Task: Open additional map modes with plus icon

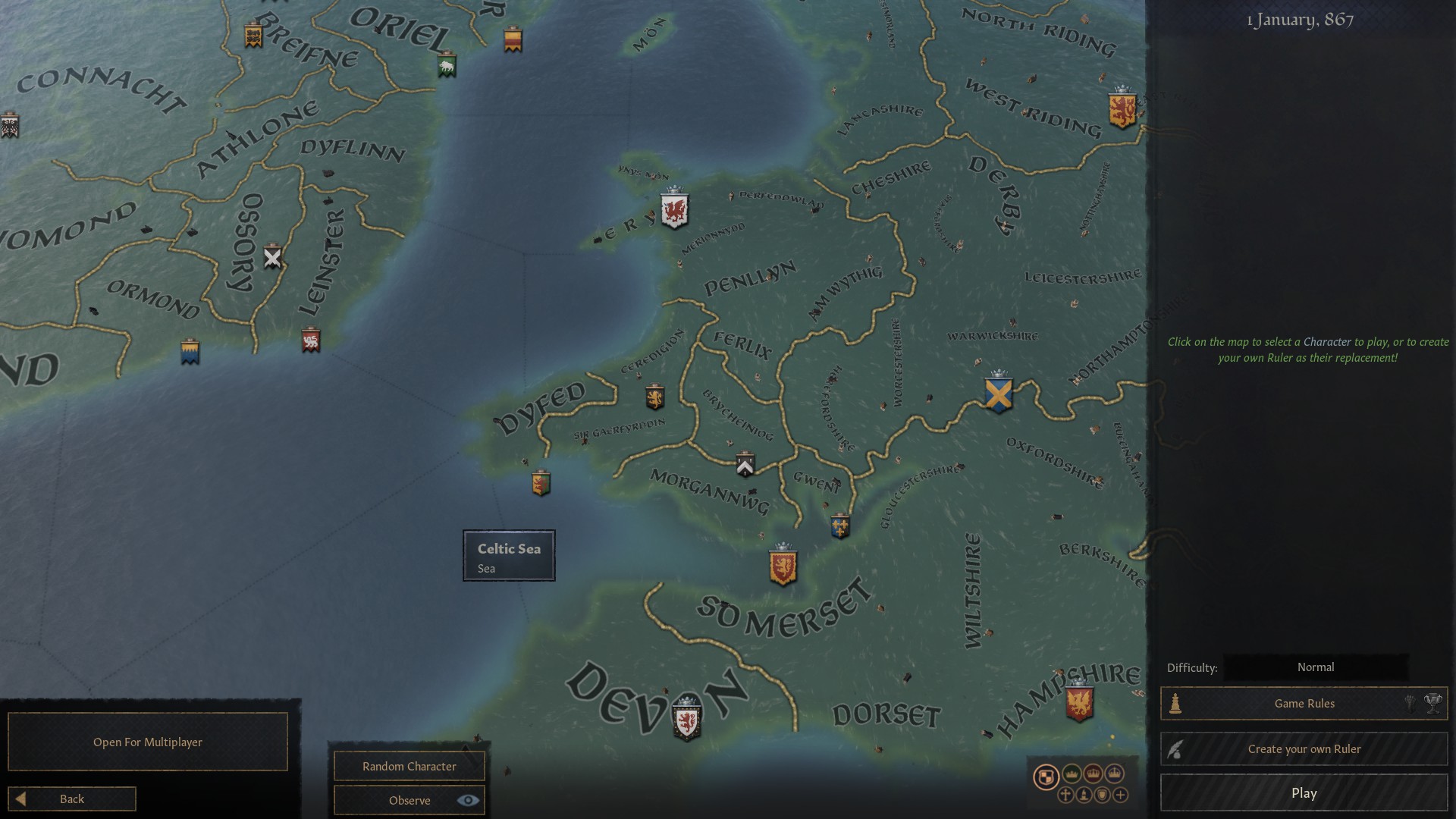Action: point(1120,795)
